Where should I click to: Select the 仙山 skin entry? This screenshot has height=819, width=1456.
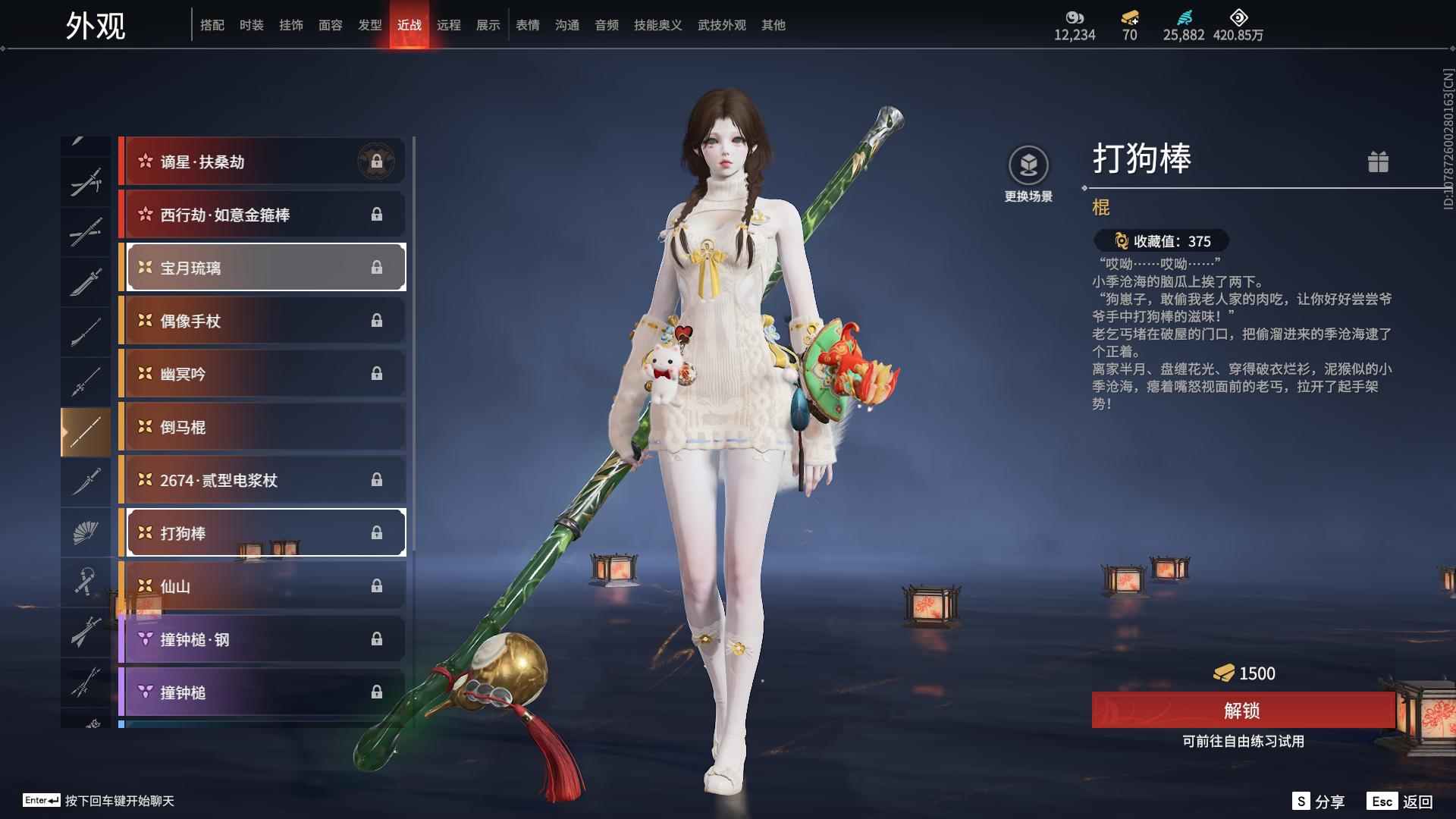(x=263, y=585)
